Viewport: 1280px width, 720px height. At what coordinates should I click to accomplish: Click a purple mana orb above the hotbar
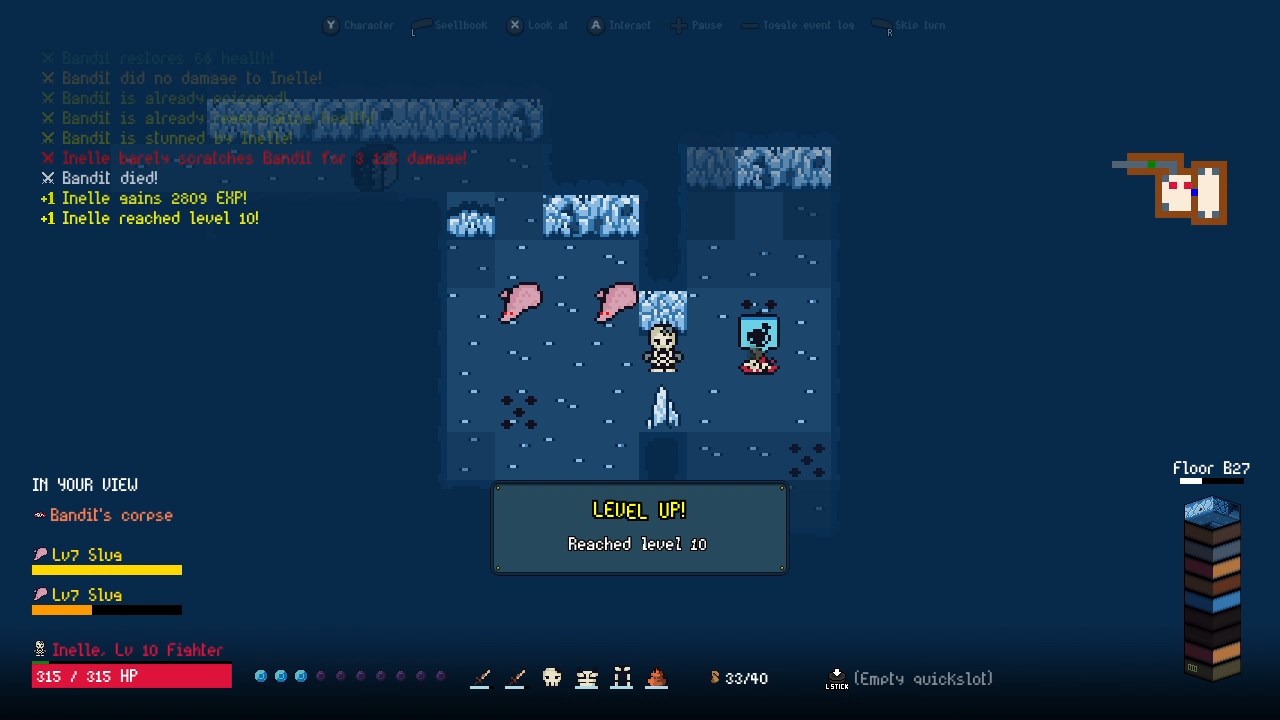[320, 676]
